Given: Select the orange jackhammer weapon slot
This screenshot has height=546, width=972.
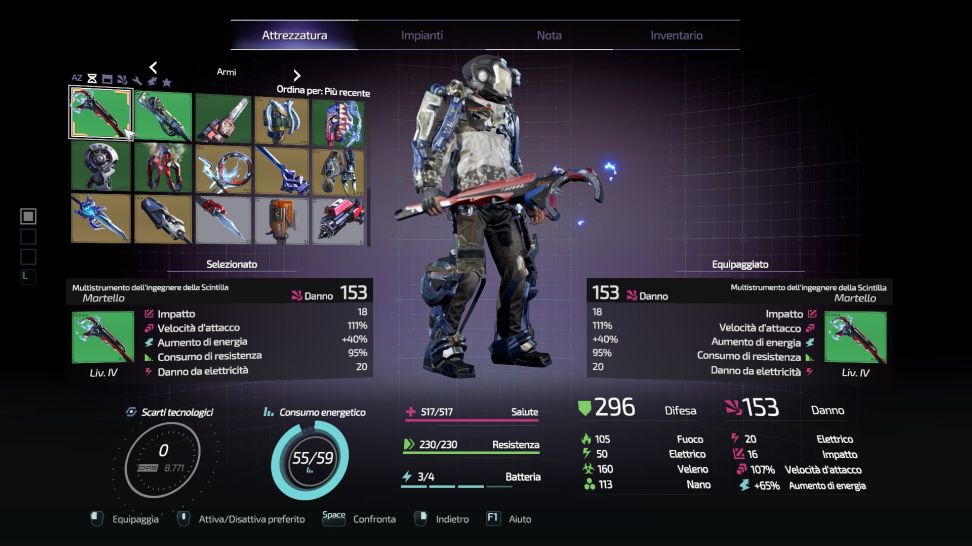Looking at the screenshot, I should (x=281, y=219).
